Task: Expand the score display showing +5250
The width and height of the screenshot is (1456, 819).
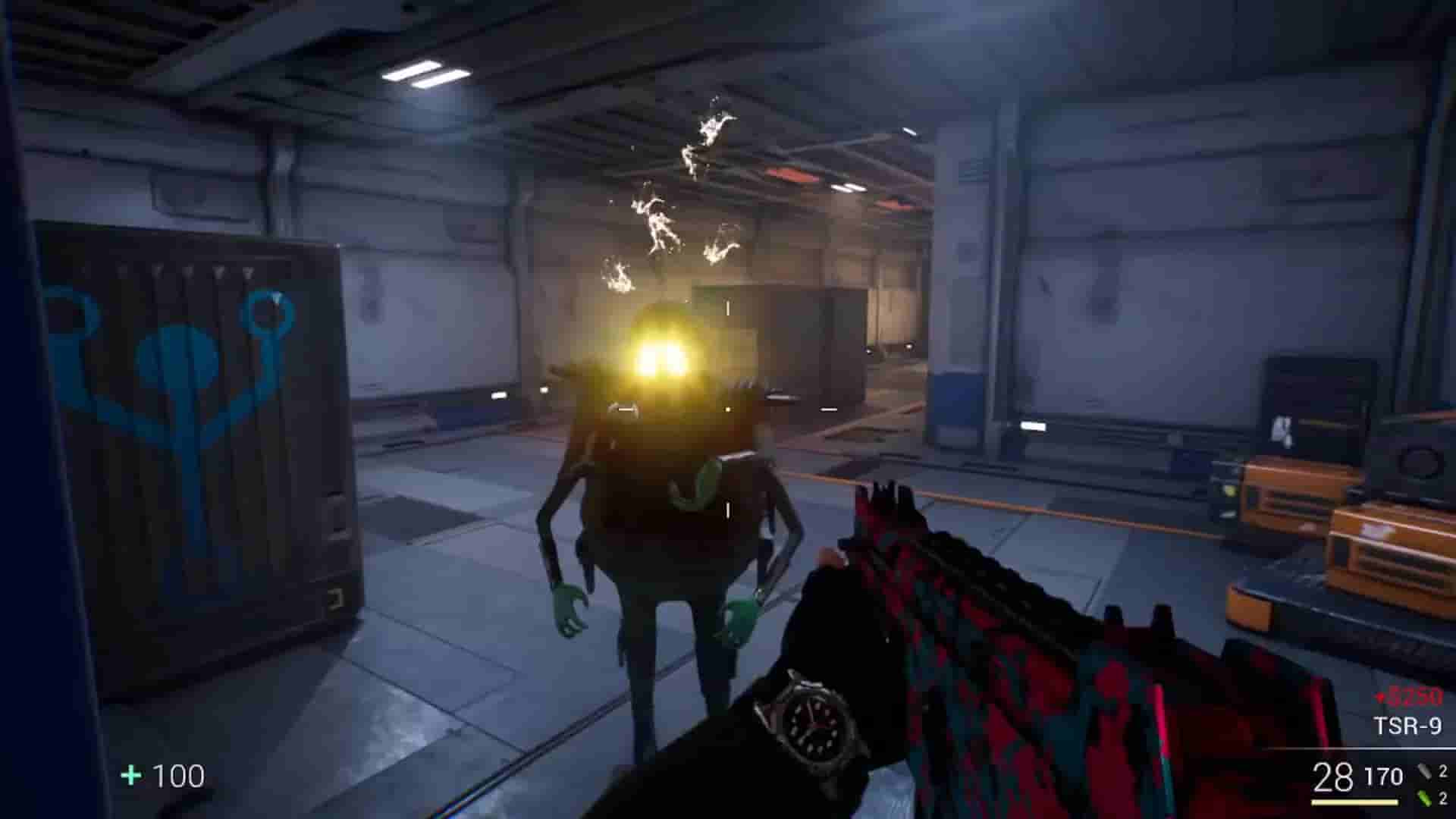Action: (x=1411, y=695)
